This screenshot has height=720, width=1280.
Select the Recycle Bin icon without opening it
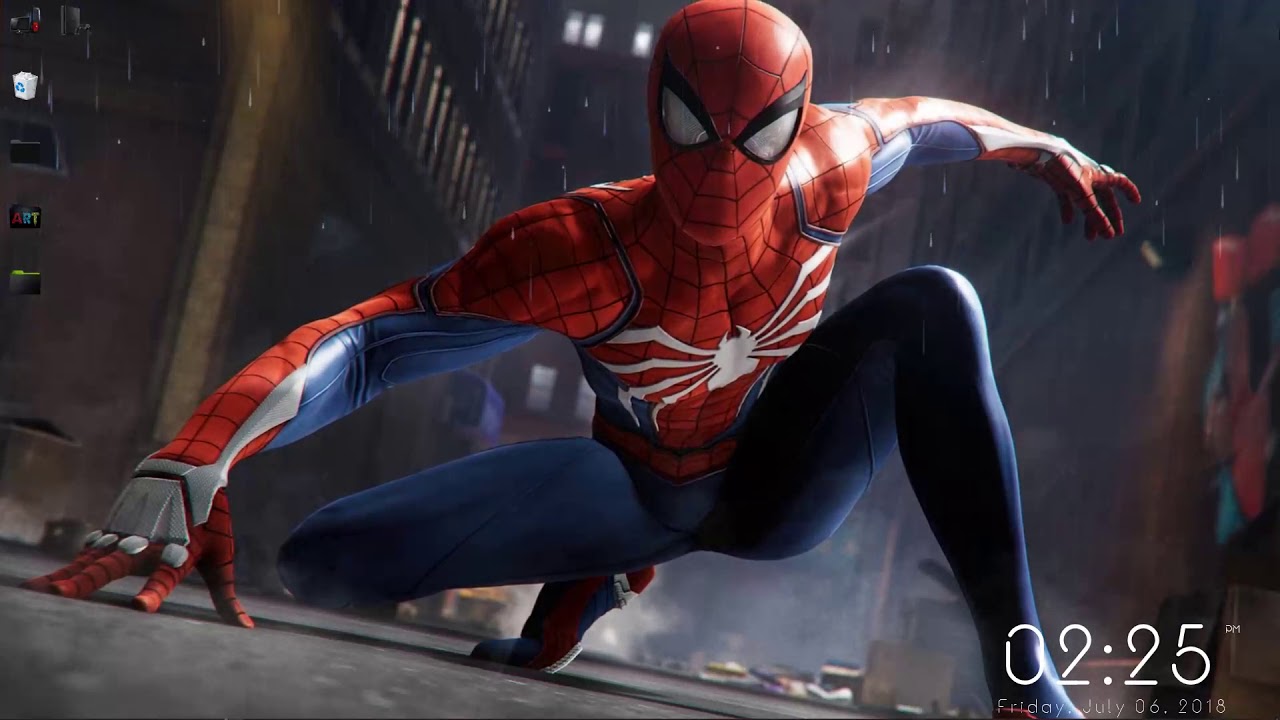[24, 84]
